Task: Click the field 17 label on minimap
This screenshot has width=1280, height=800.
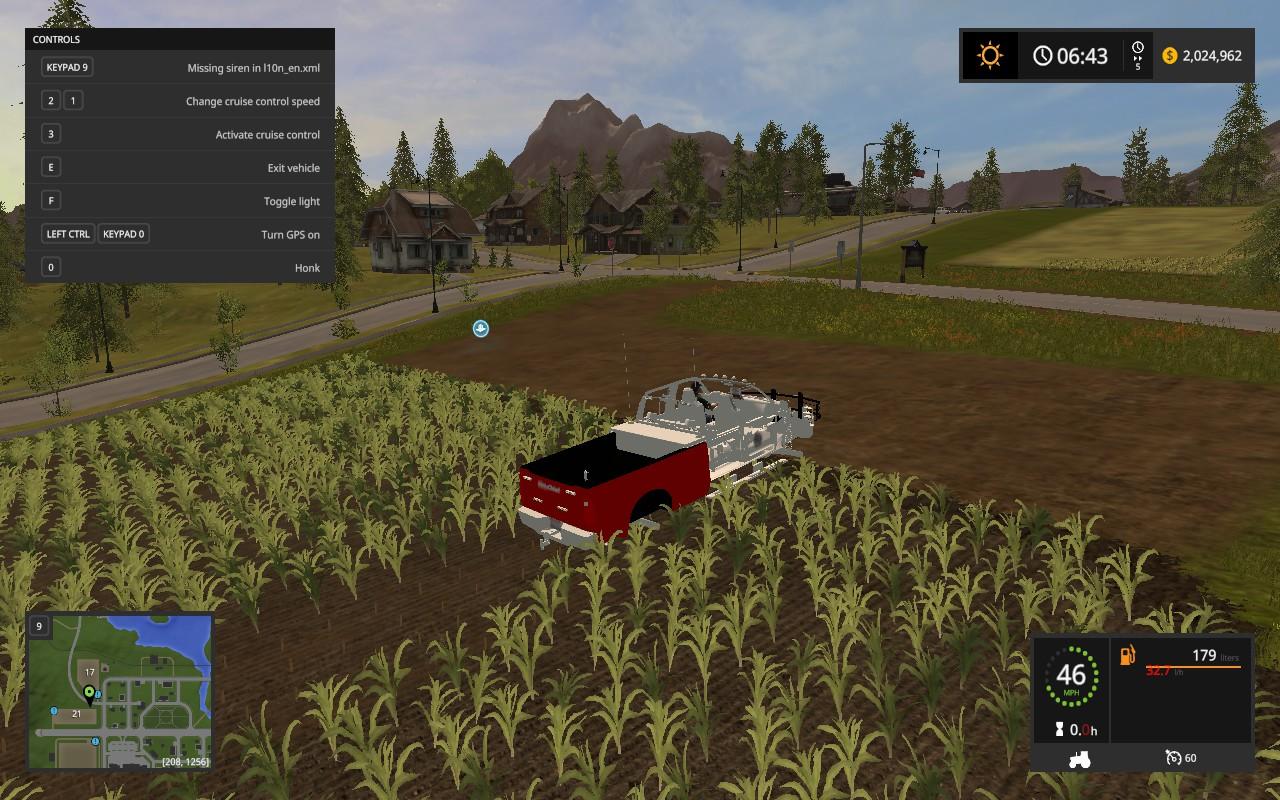Action: tap(89, 672)
